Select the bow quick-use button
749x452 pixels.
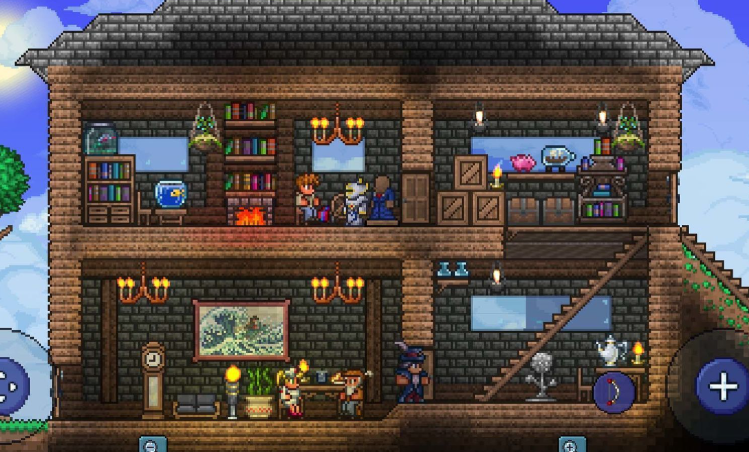coord(613,392)
